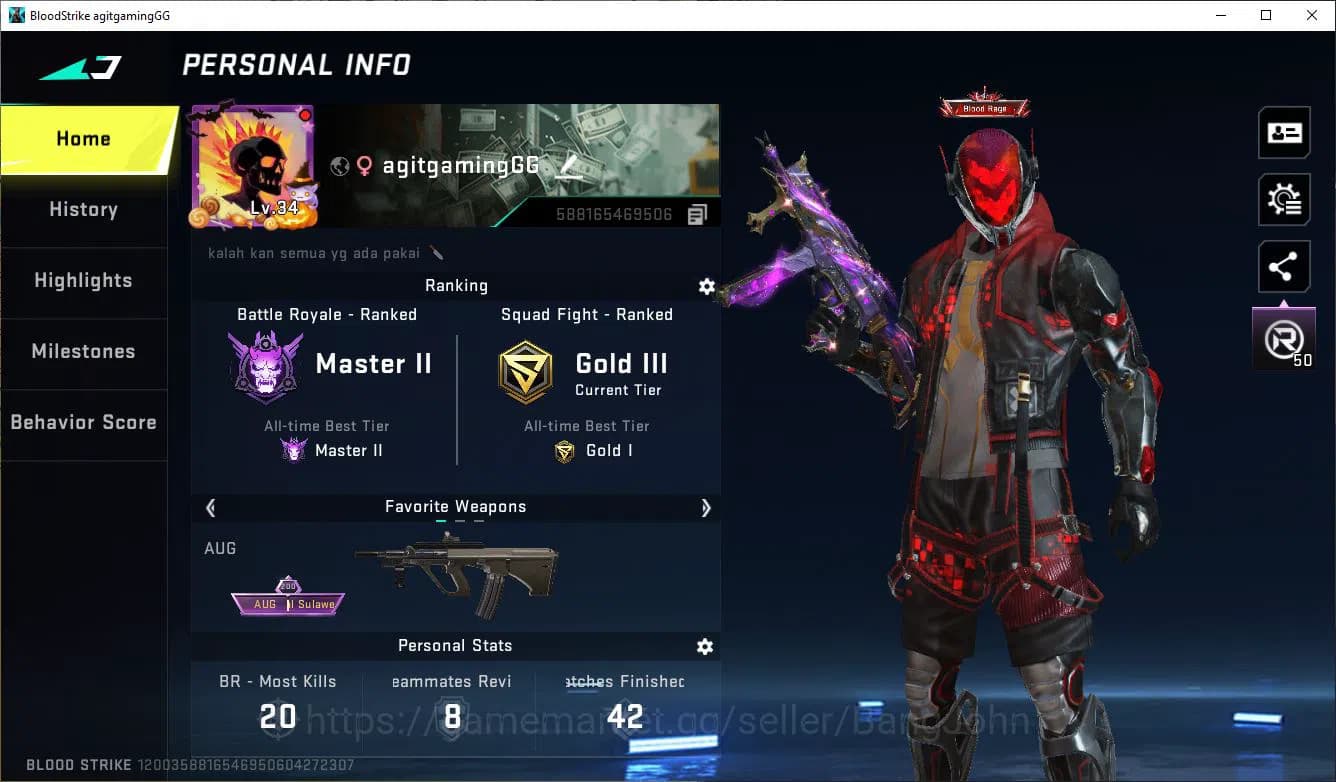Open the player ID card icon
This screenshot has height=782, width=1336.
[x=1284, y=132]
